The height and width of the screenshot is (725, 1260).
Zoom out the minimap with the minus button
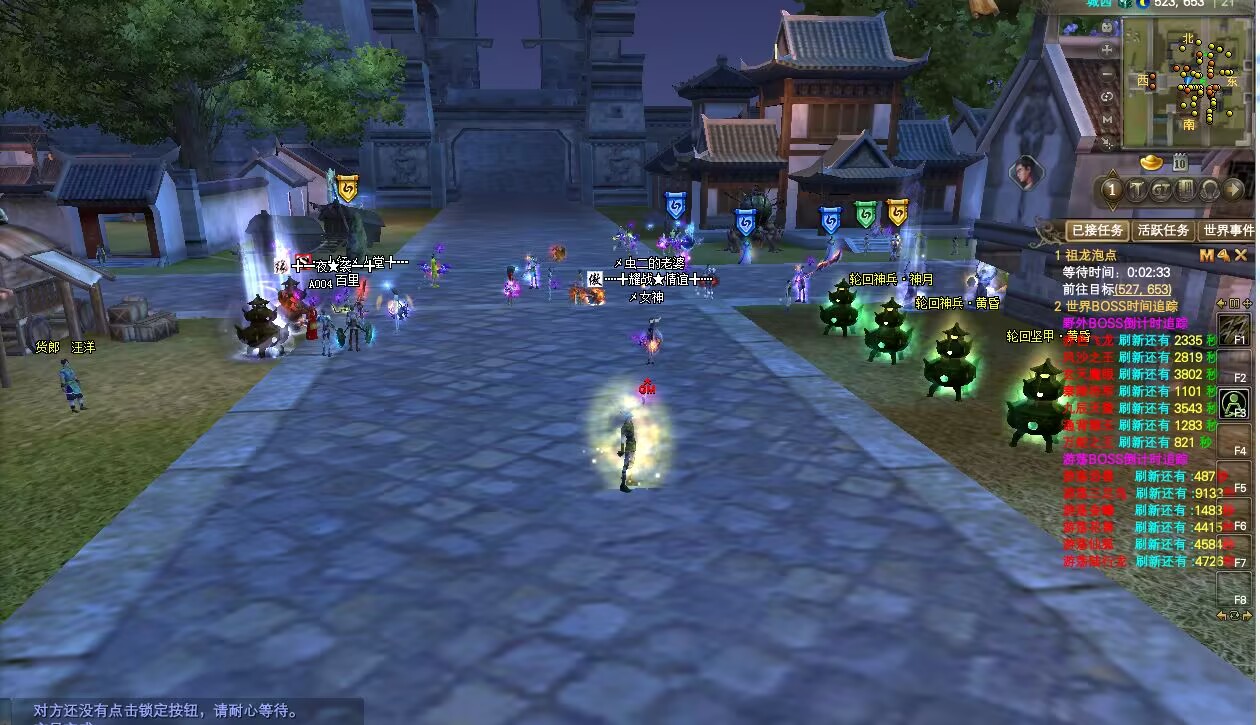(x=1108, y=74)
